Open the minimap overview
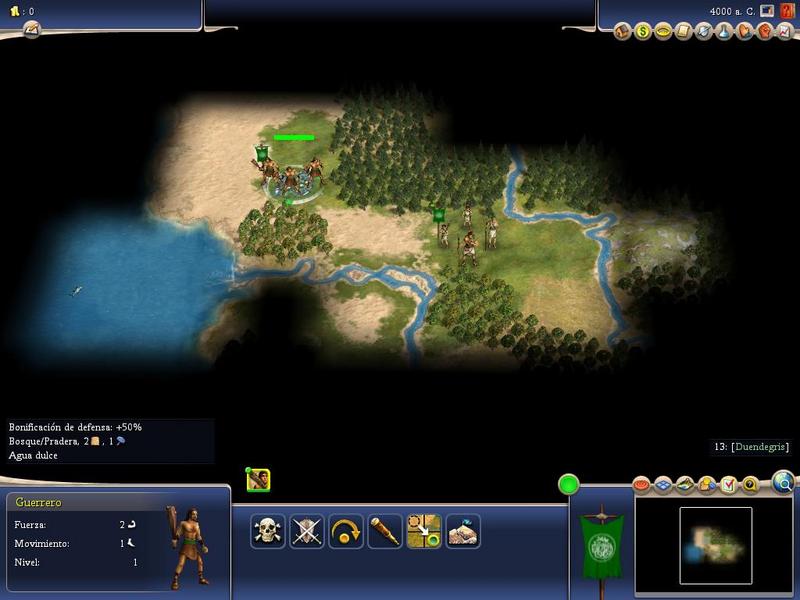This screenshot has width=800, height=600. click(x=715, y=545)
